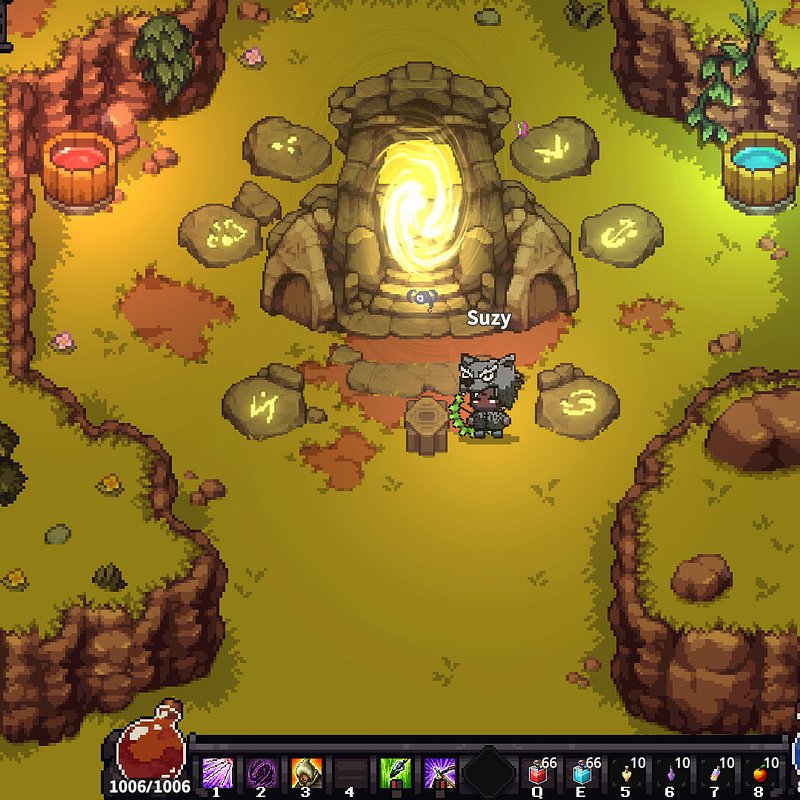Use the yellow consumable in slot 5
Image resolution: width=800 pixels, height=800 pixels.
tap(626, 774)
